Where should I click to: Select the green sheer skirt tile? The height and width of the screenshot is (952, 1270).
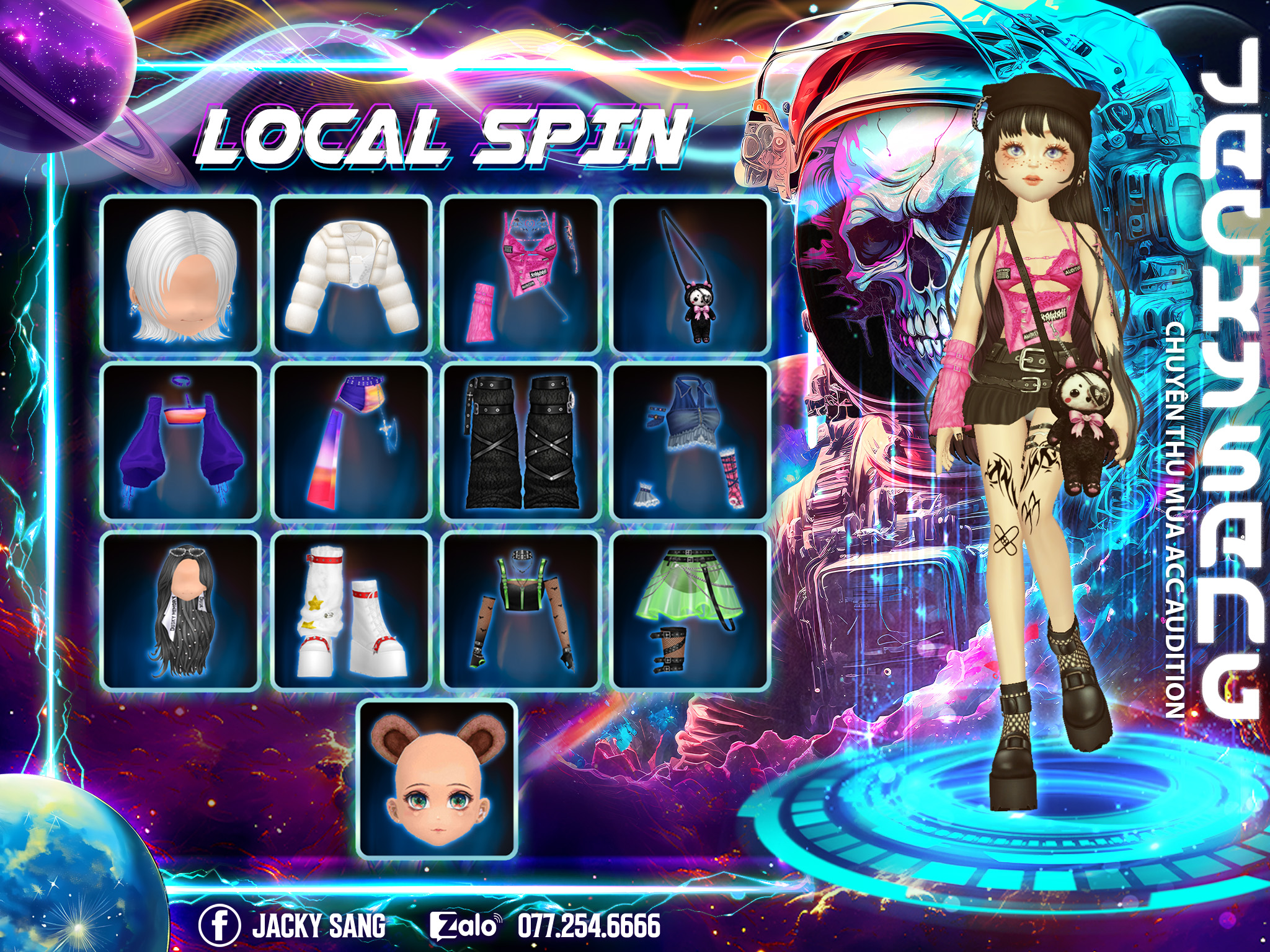(690, 610)
